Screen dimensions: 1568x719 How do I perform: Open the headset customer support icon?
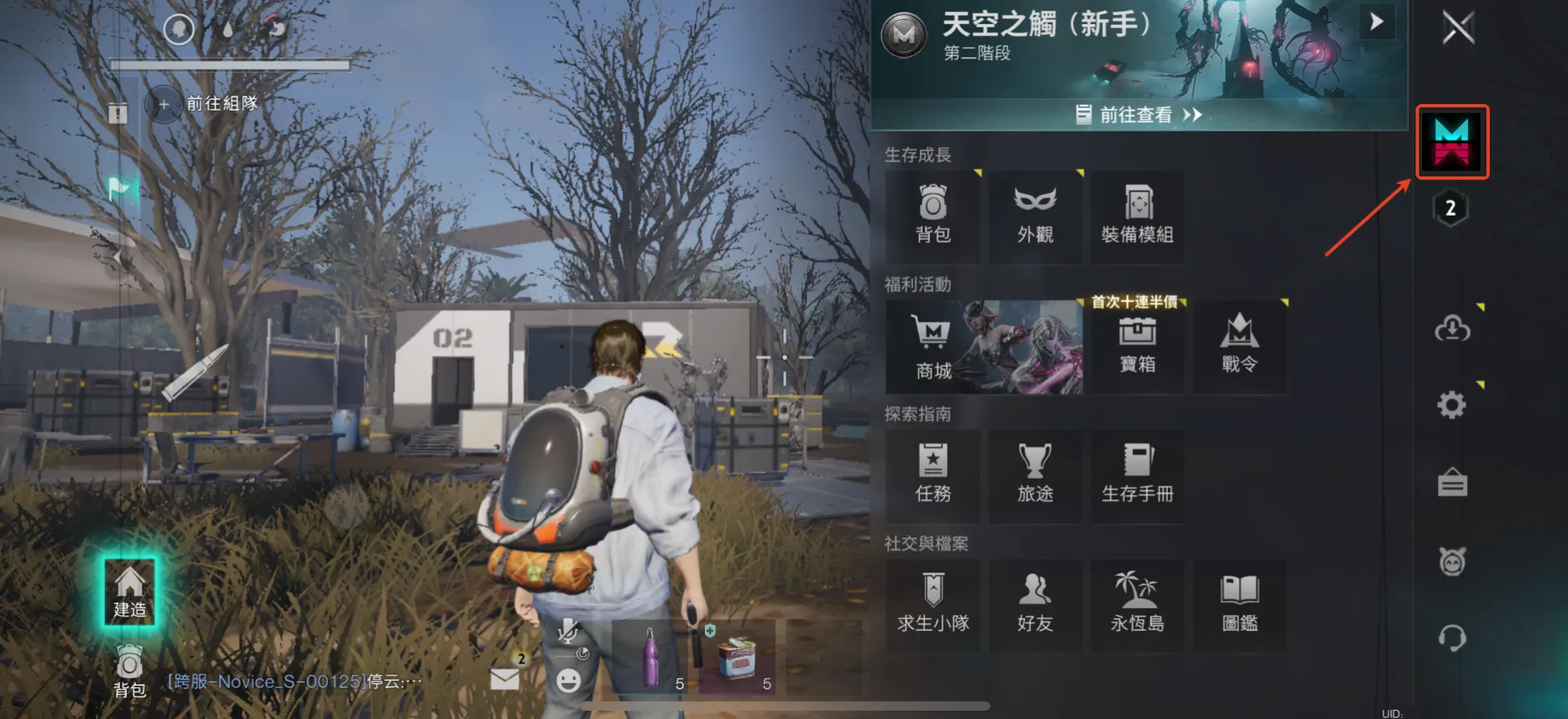coord(1452,639)
